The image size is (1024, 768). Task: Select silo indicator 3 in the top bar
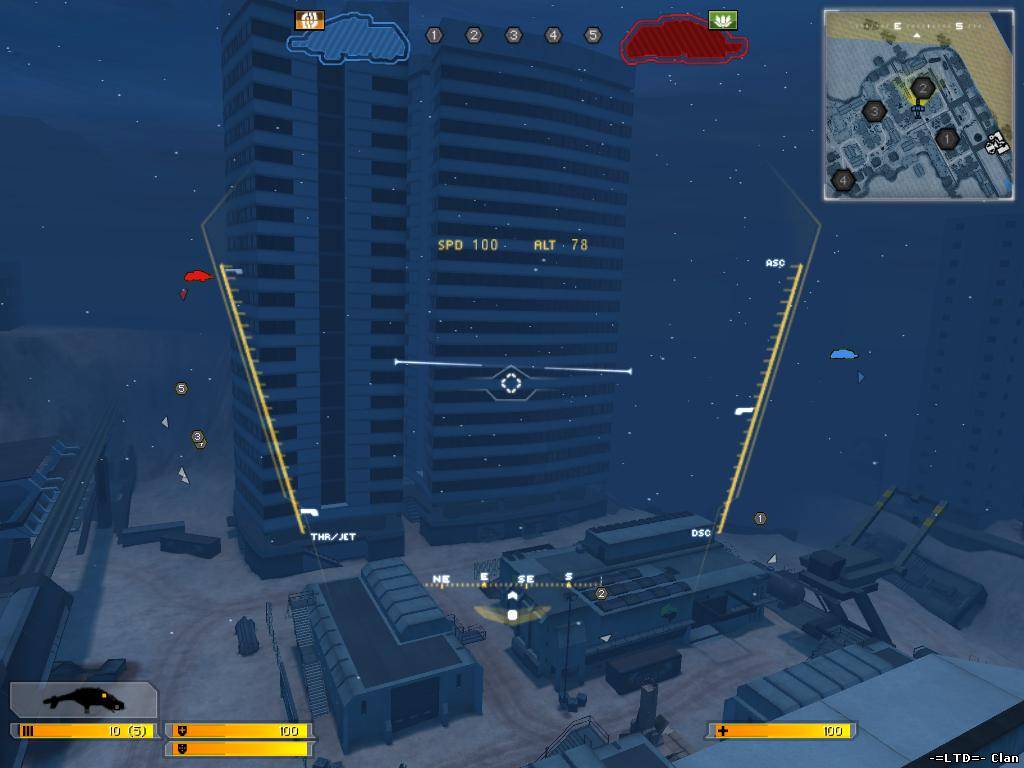[513, 35]
